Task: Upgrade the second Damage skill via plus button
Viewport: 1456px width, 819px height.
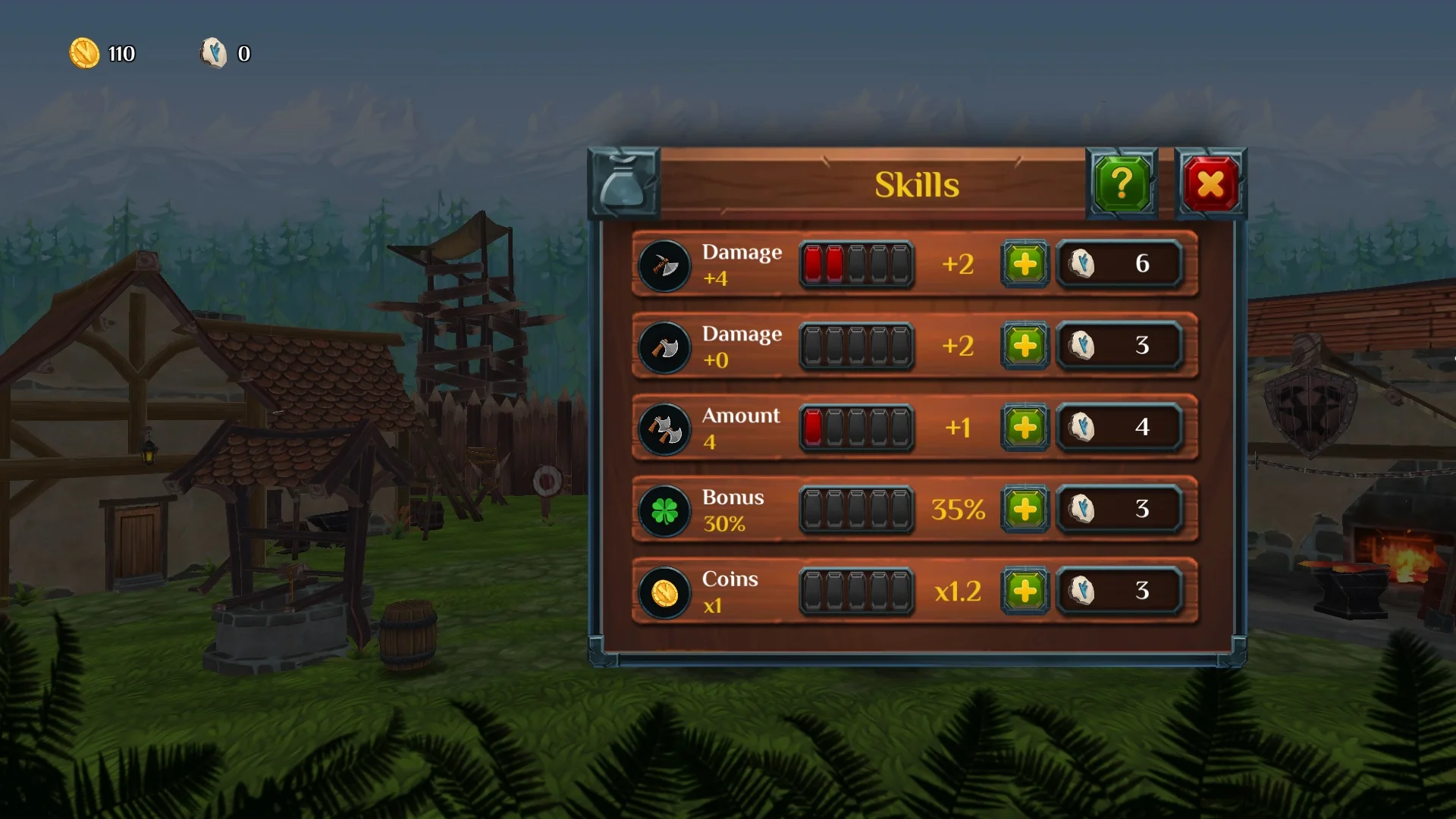Action: click(x=1025, y=347)
